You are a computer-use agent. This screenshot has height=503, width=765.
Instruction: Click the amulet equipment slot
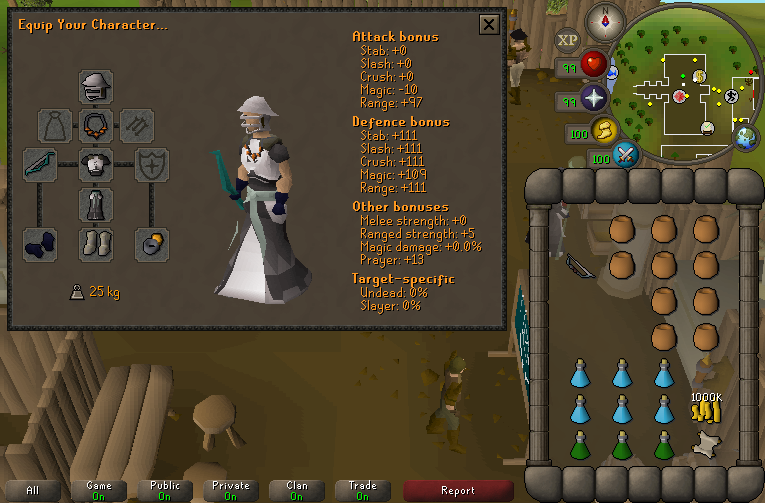tap(96, 125)
